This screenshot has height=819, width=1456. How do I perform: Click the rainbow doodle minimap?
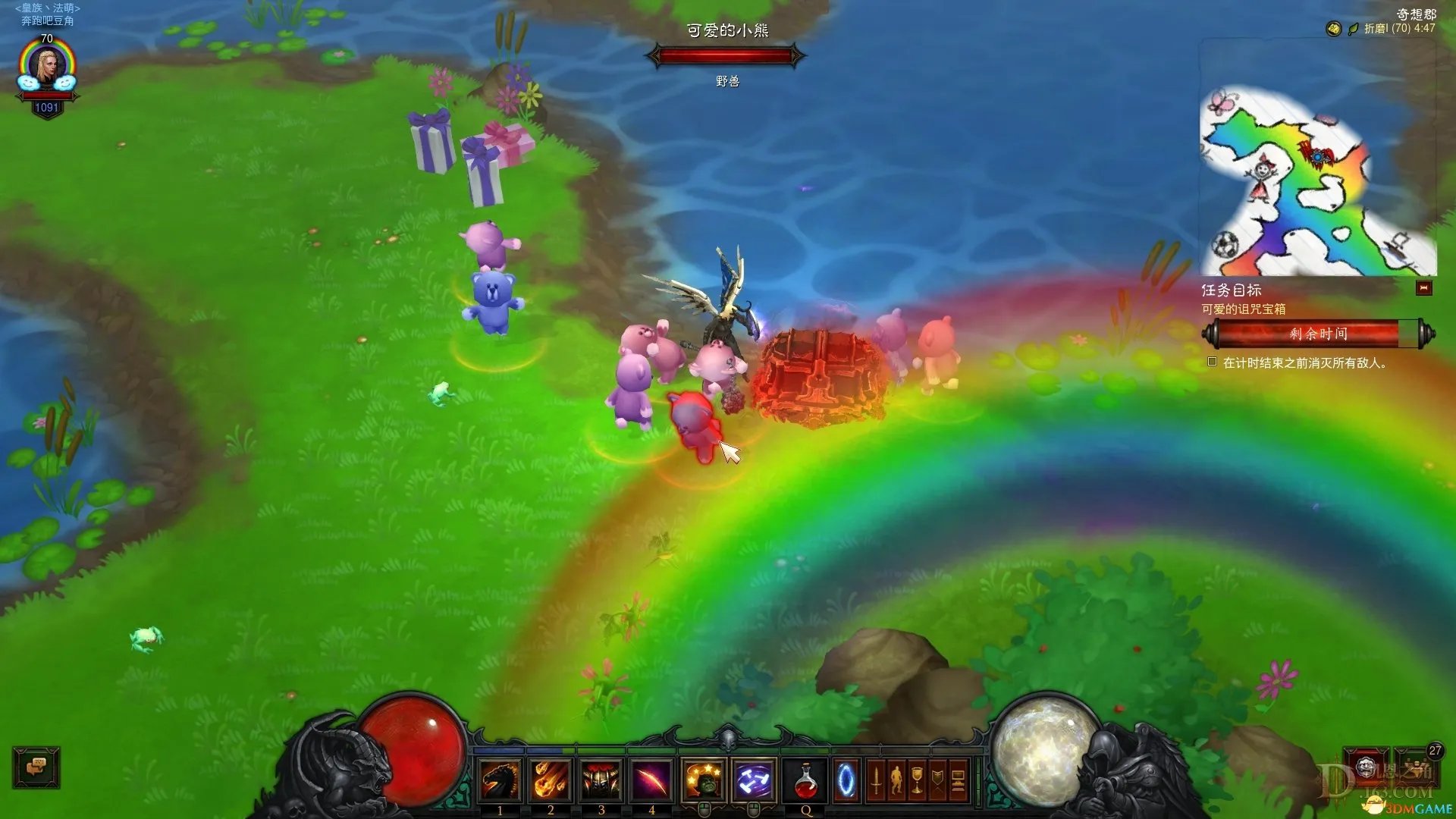click(x=1317, y=180)
